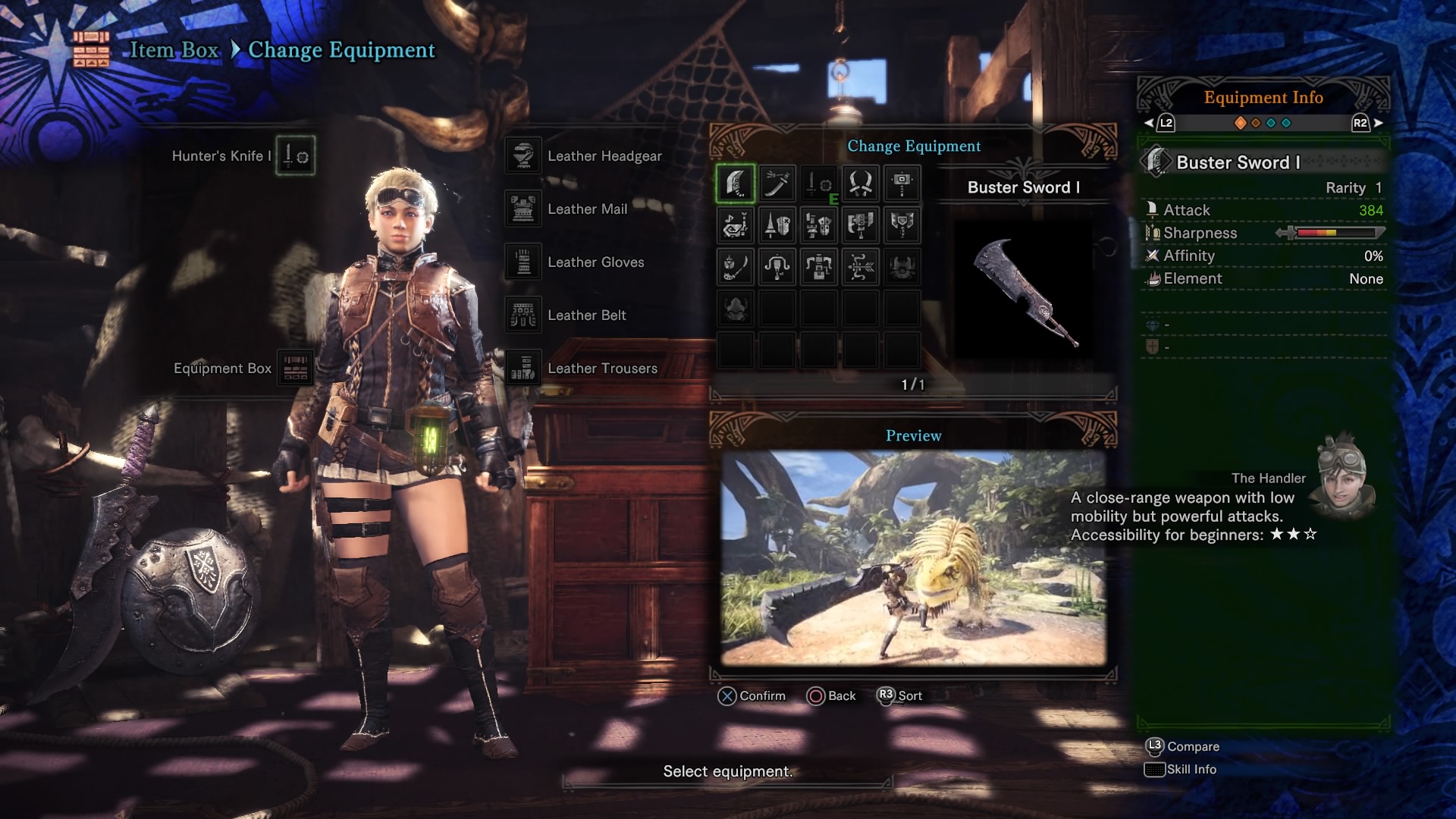
Task: Select the Buster Sword great sword slot
Action: click(735, 184)
